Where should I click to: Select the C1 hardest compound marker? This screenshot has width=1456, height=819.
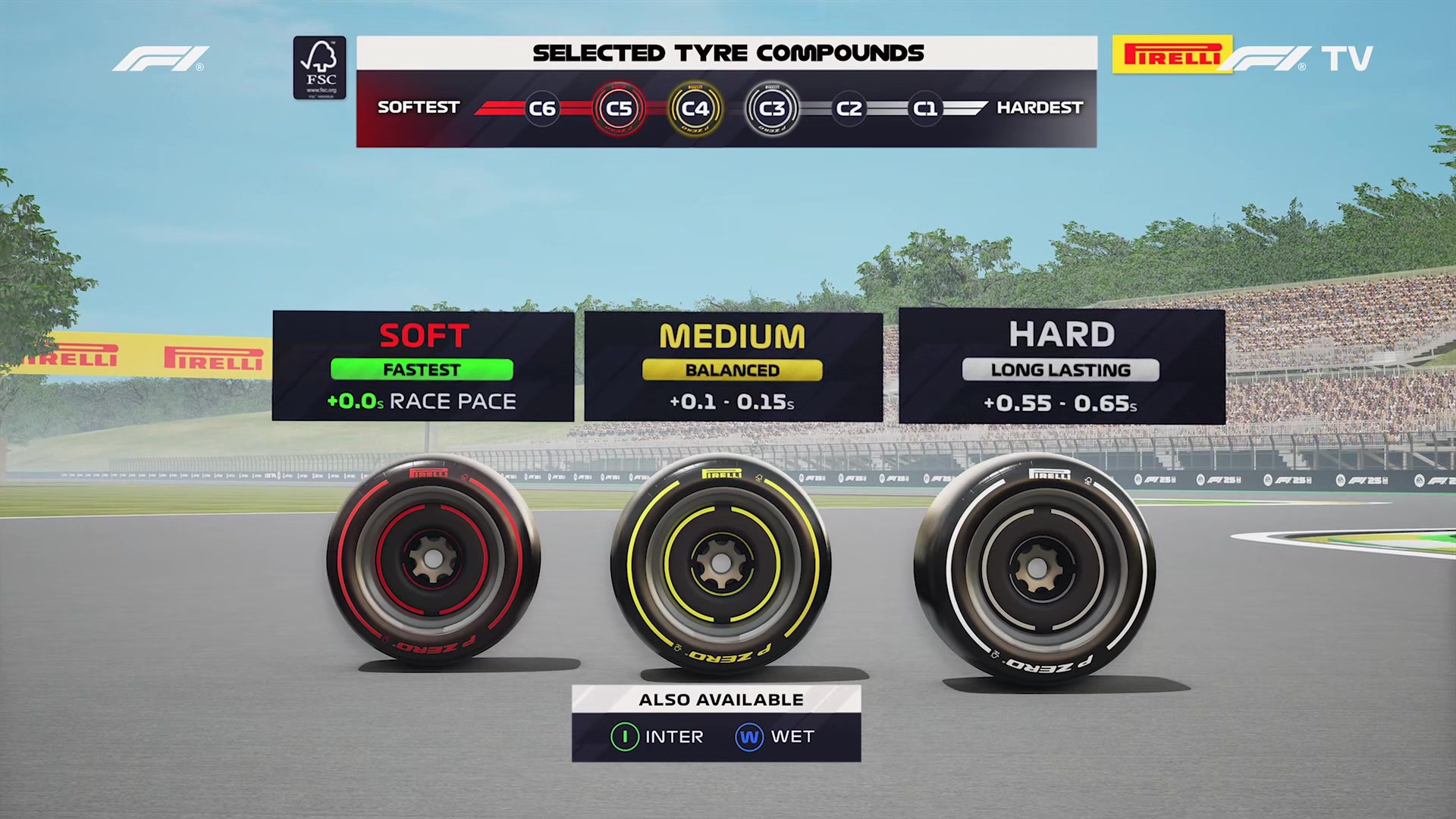924,108
